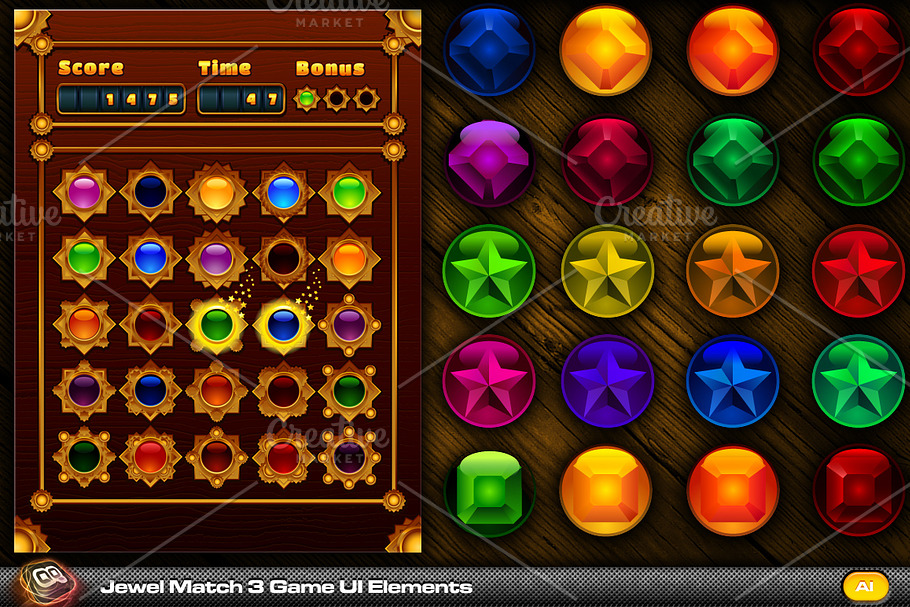Pick the large pink star gem

(x=489, y=381)
